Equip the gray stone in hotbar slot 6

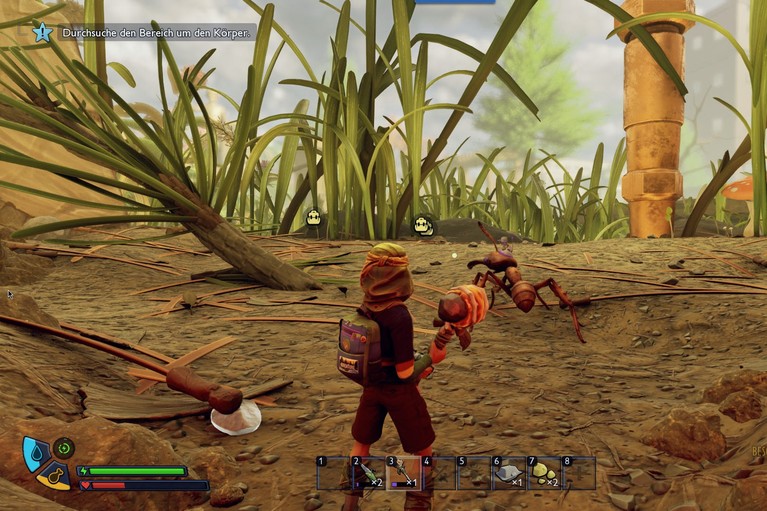(x=508, y=473)
